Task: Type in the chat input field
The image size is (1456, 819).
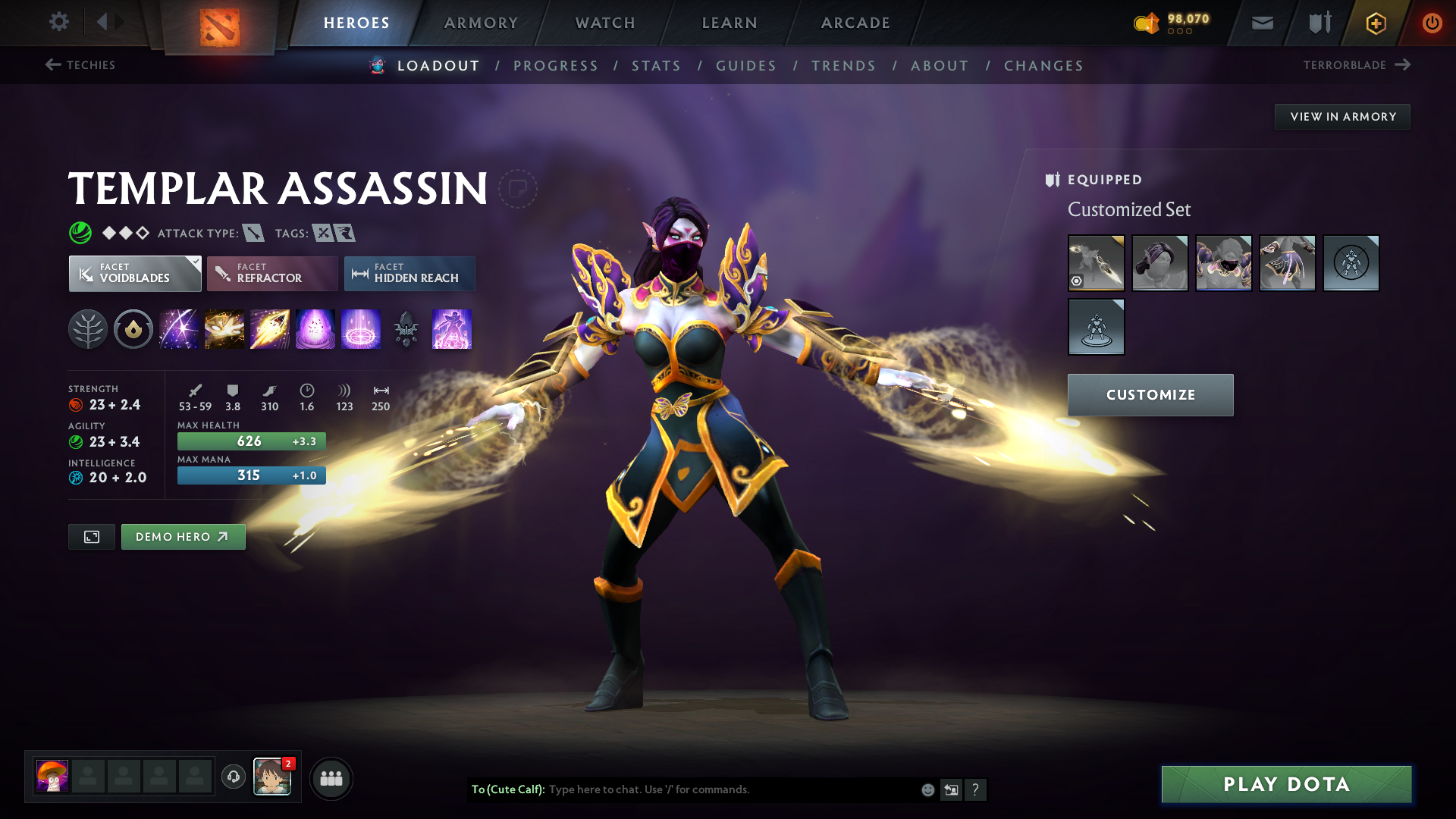Action: 720,789
